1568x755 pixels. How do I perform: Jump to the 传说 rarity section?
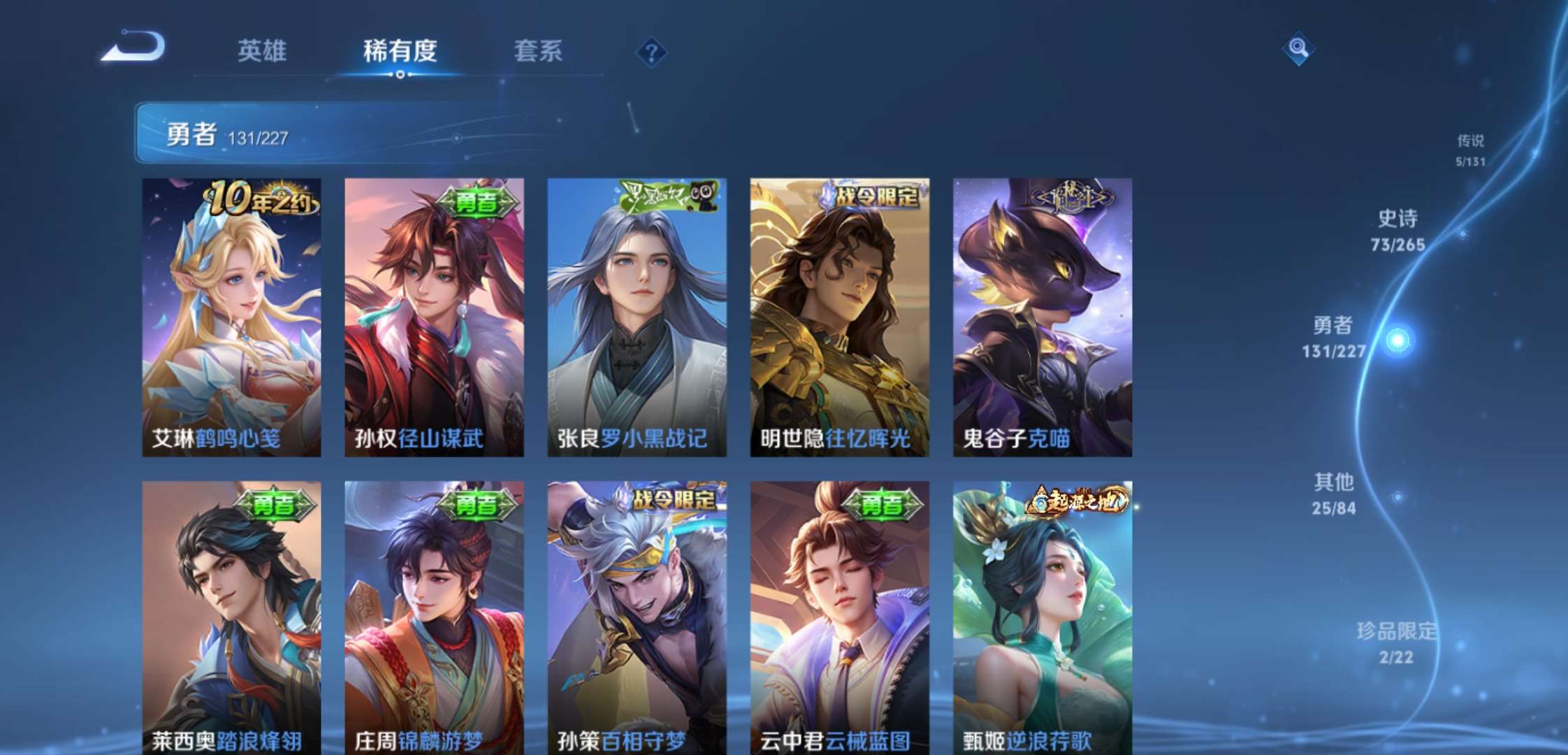pyautogui.click(x=1470, y=150)
